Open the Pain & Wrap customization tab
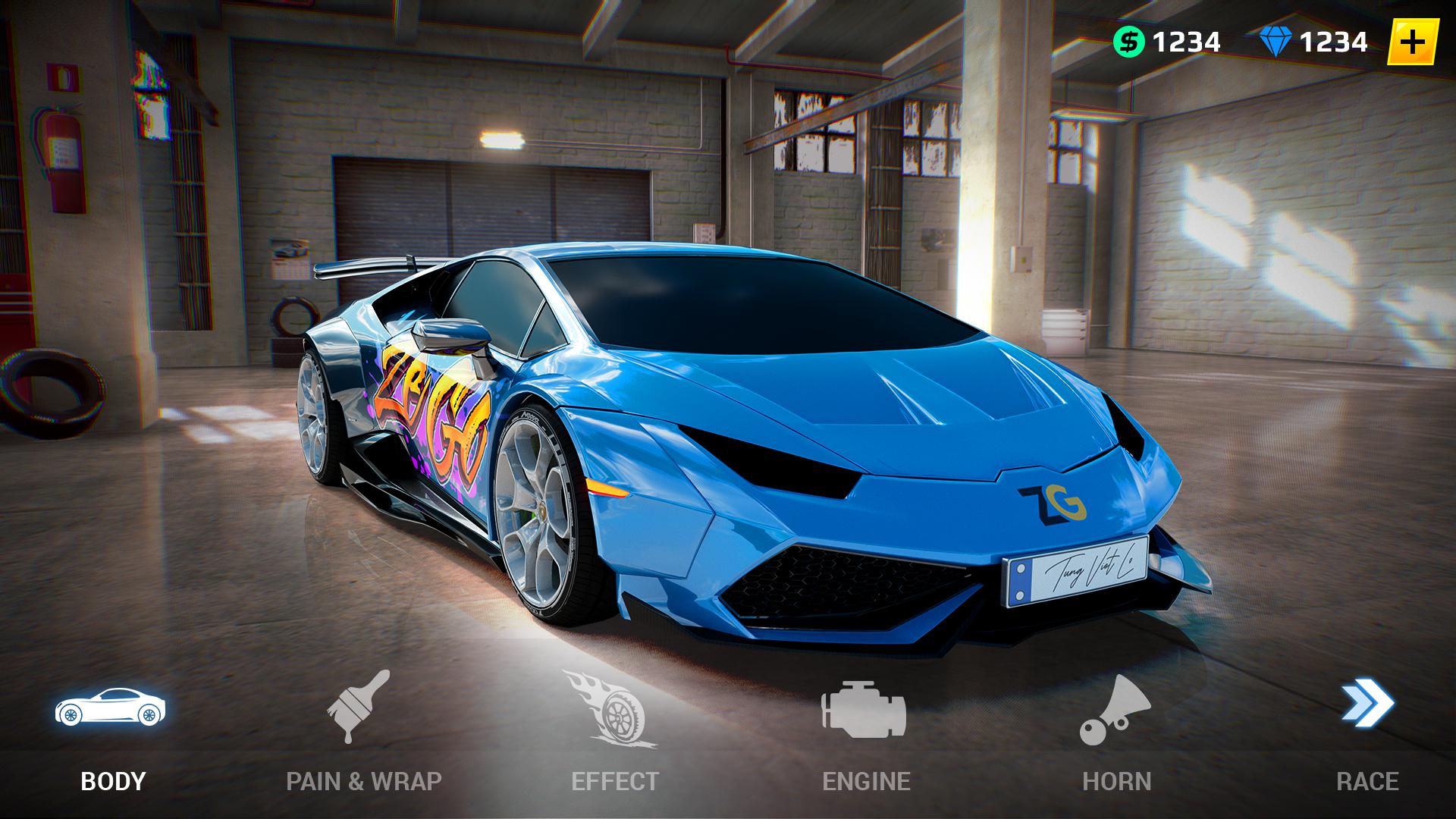The height and width of the screenshot is (819, 1456). click(362, 732)
